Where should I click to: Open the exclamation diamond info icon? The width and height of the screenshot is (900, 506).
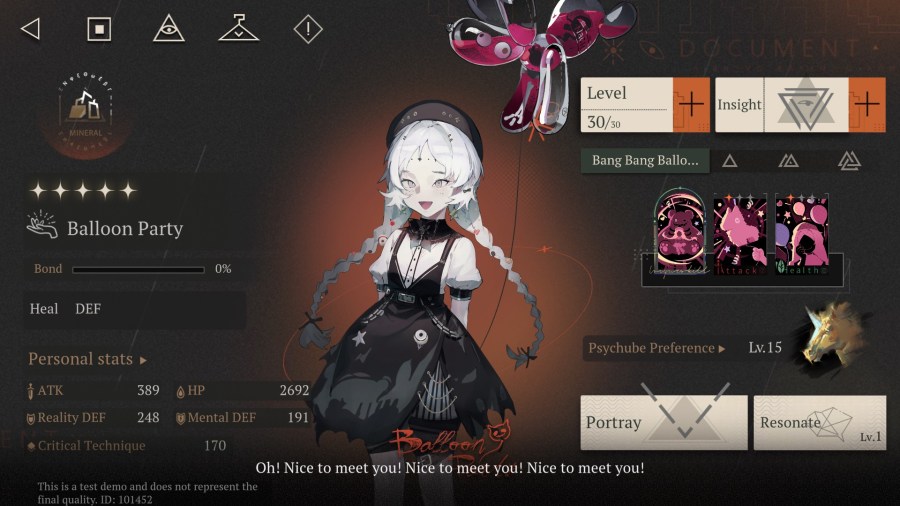click(308, 29)
